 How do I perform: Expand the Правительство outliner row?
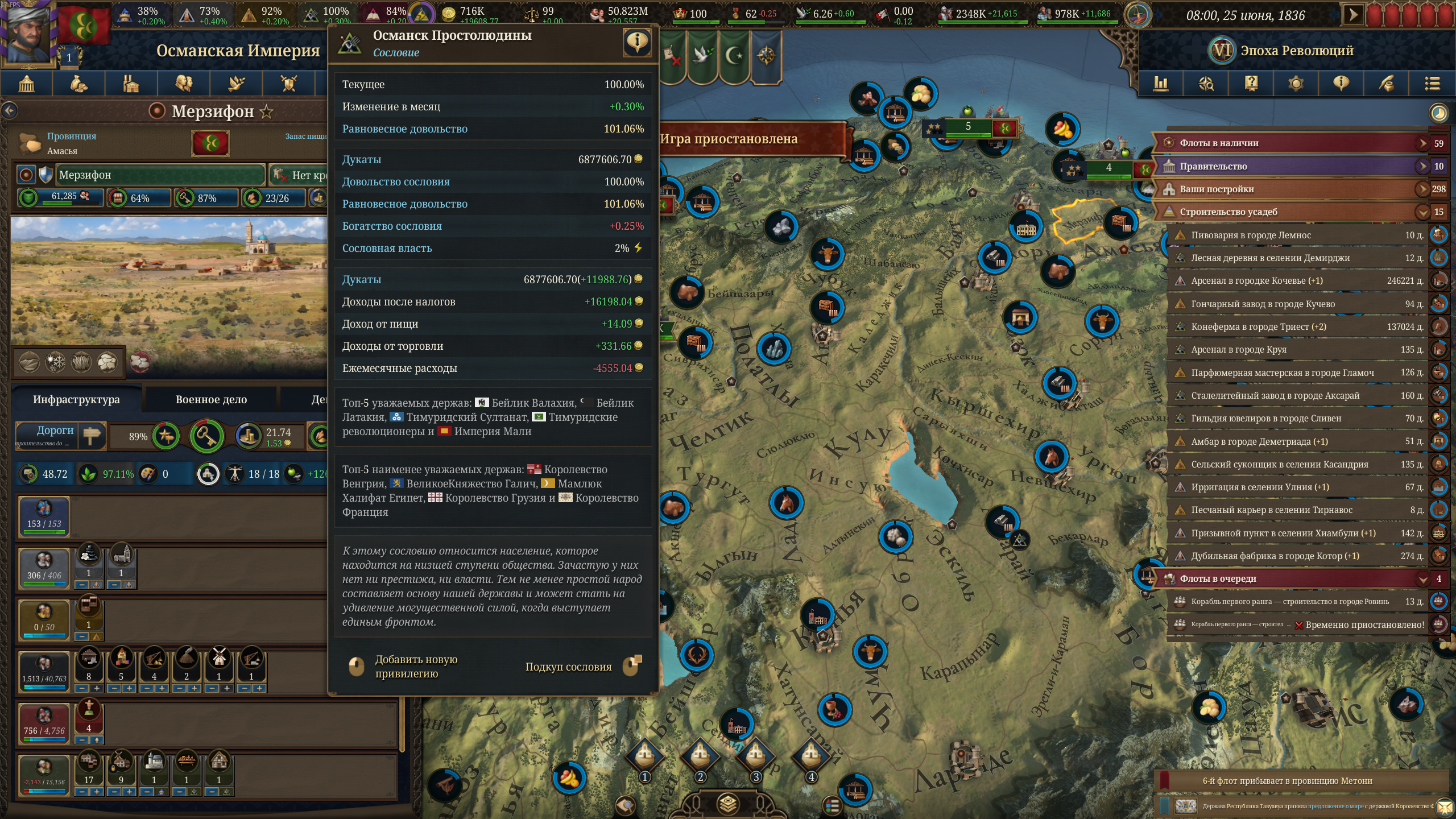(x=1422, y=166)
